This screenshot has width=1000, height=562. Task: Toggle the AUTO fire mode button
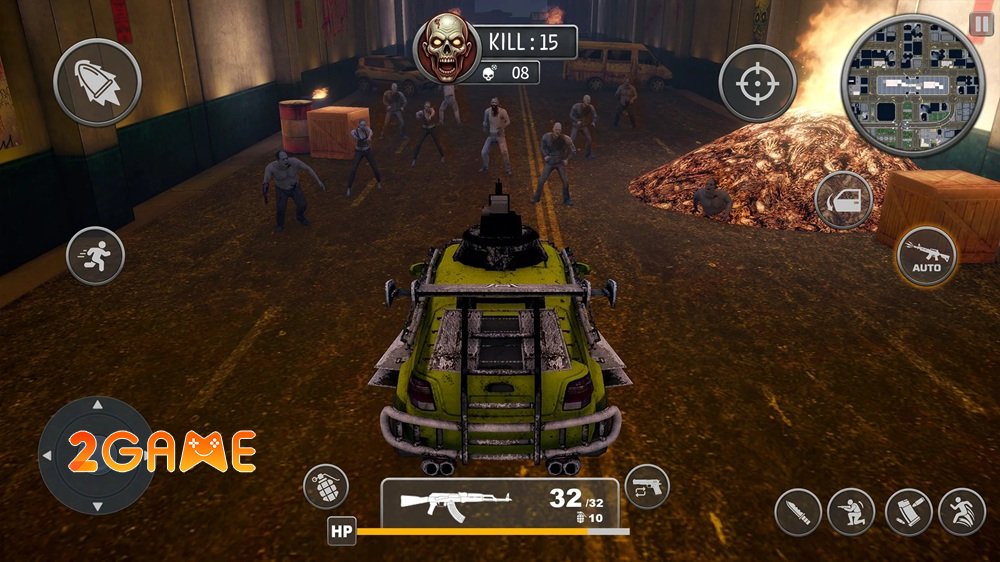(926, 256)
